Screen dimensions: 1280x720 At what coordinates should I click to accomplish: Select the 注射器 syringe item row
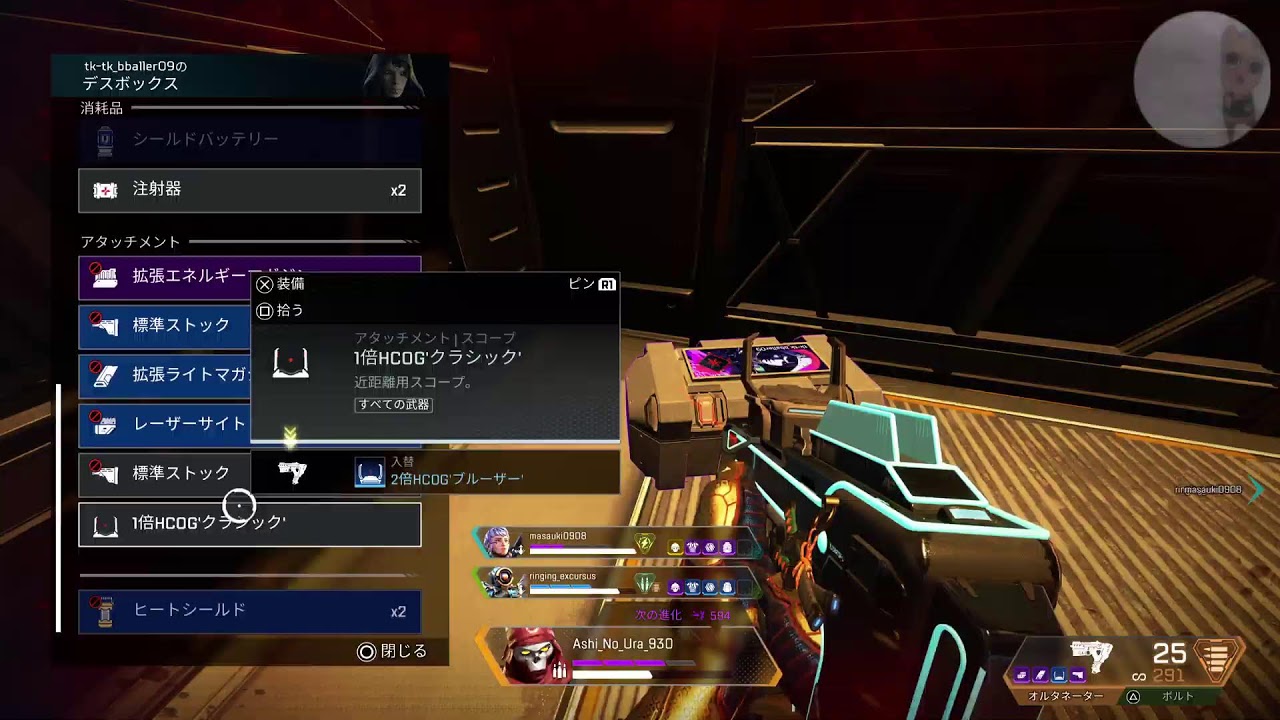pyautogui.click(x=249, y=190)
